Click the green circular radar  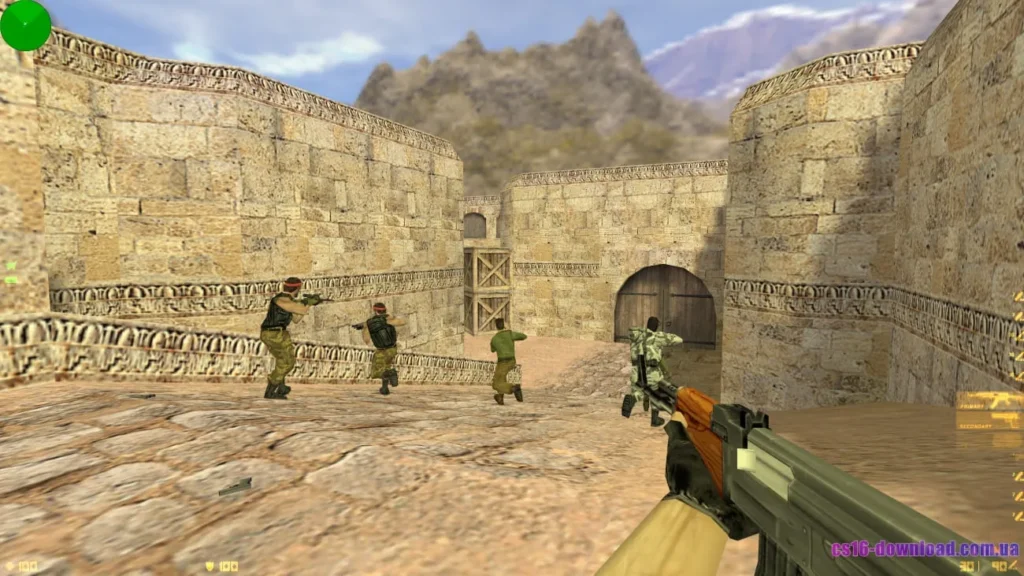(x=25, y=25)
